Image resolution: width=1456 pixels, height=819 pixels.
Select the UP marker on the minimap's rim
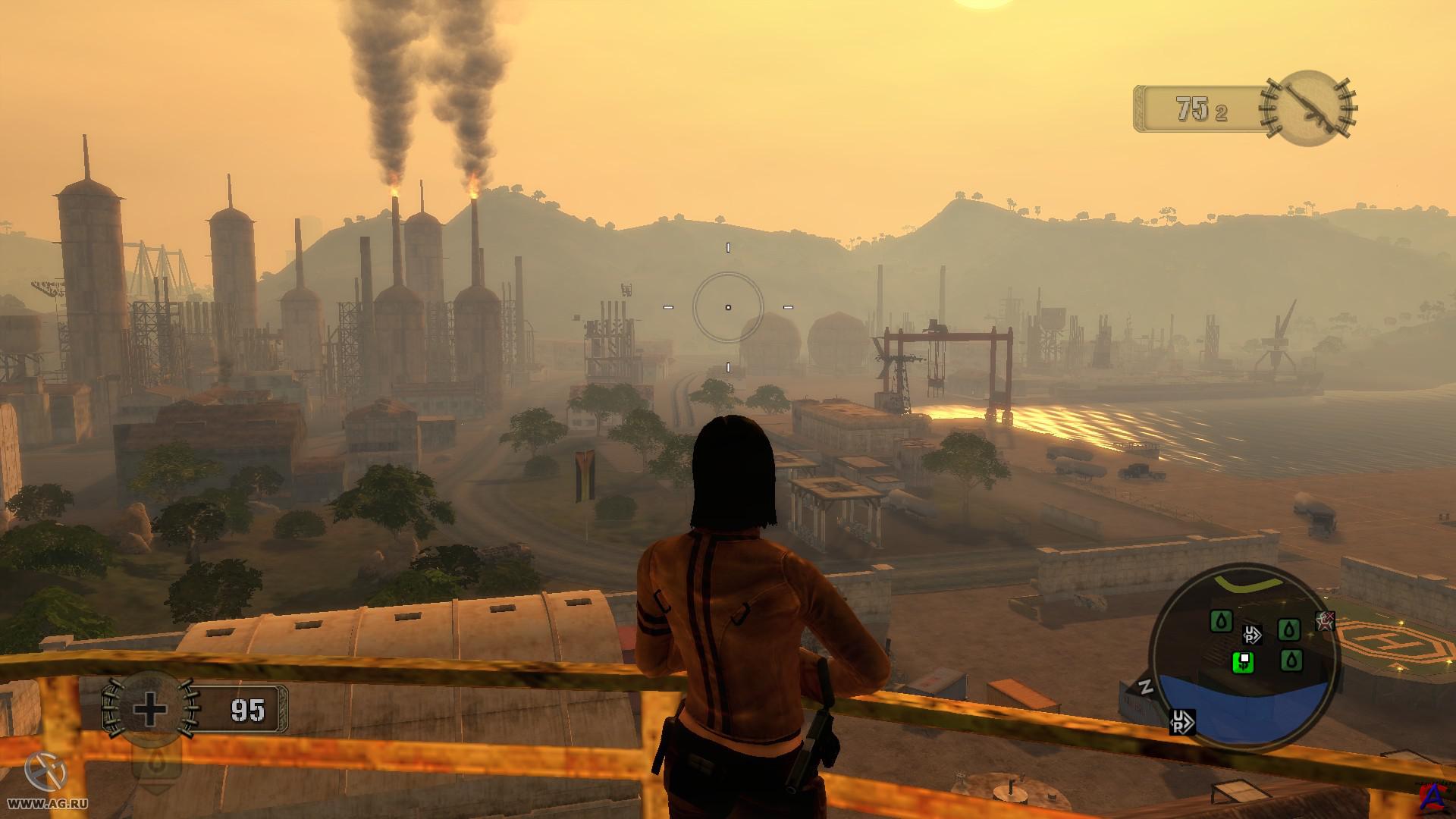1182,721
